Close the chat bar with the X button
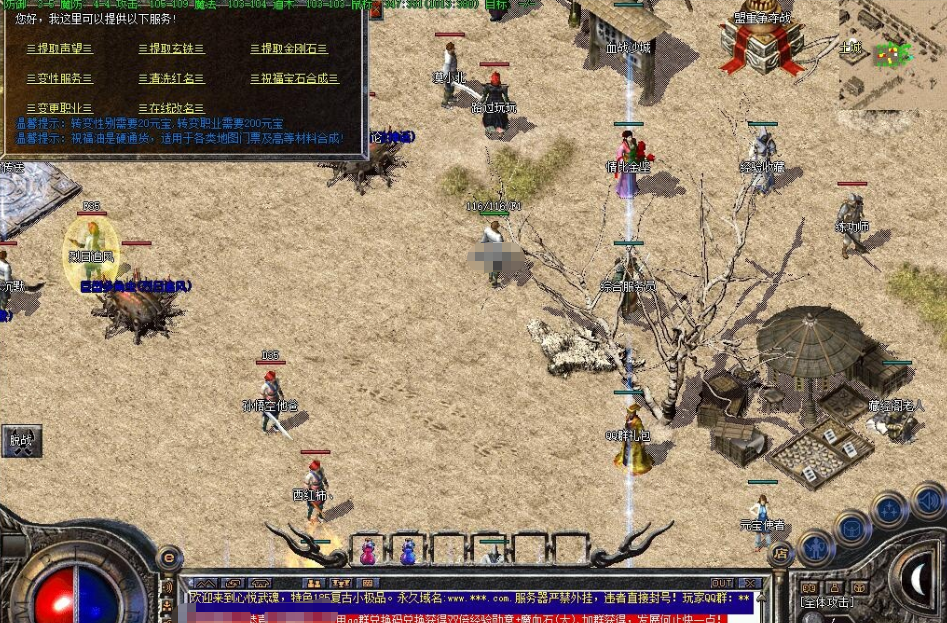 (749, 582)
